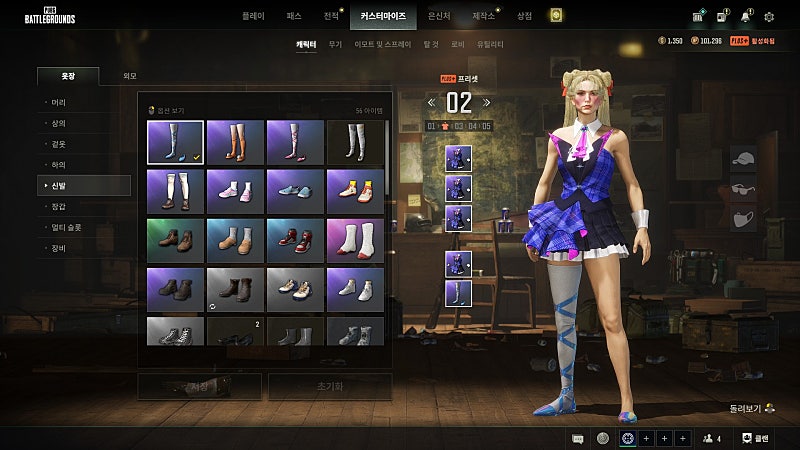
Task: Go to the next preset using right arrows
Action: click(487, 102)
